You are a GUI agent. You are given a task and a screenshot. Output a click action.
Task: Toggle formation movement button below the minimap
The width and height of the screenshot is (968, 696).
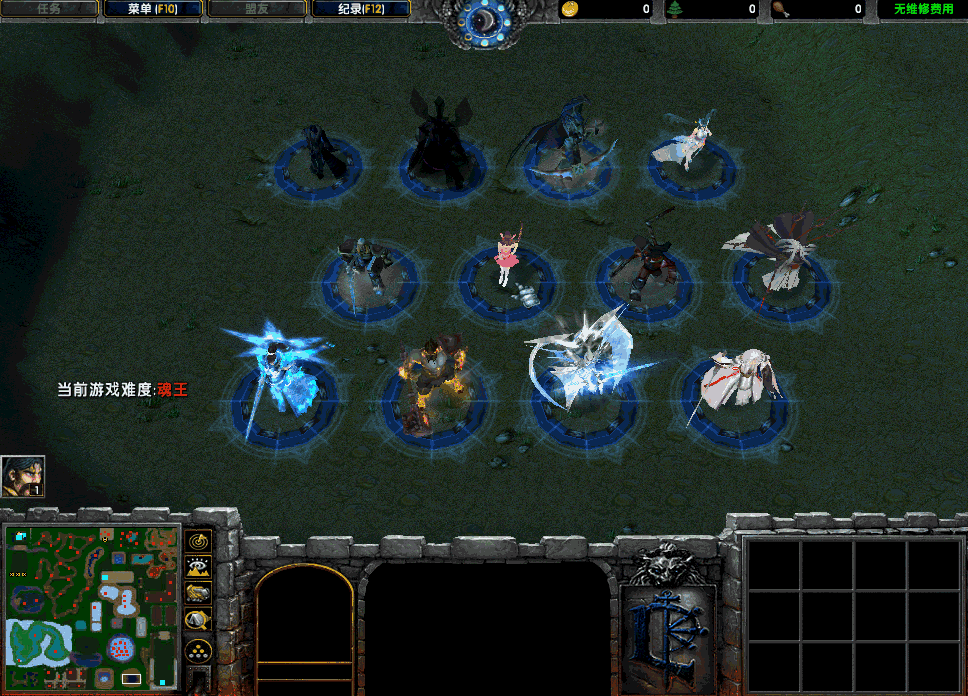[199, 650]
